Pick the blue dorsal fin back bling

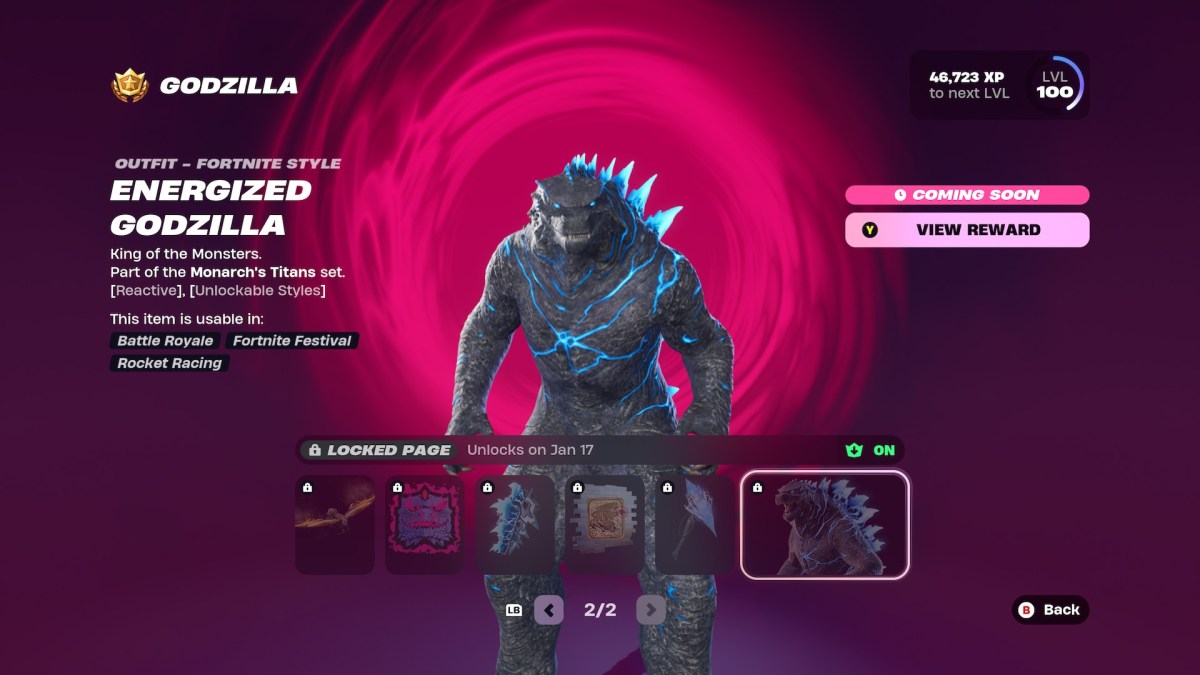[x=515, y=525]
